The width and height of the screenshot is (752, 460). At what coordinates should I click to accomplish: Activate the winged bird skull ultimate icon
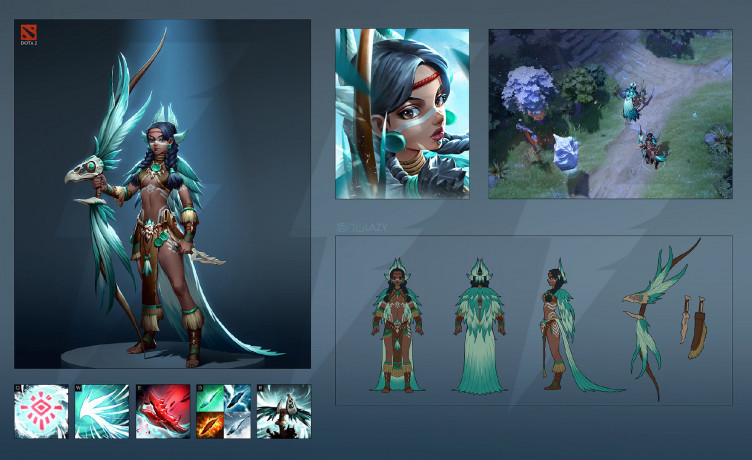(283, 411)
